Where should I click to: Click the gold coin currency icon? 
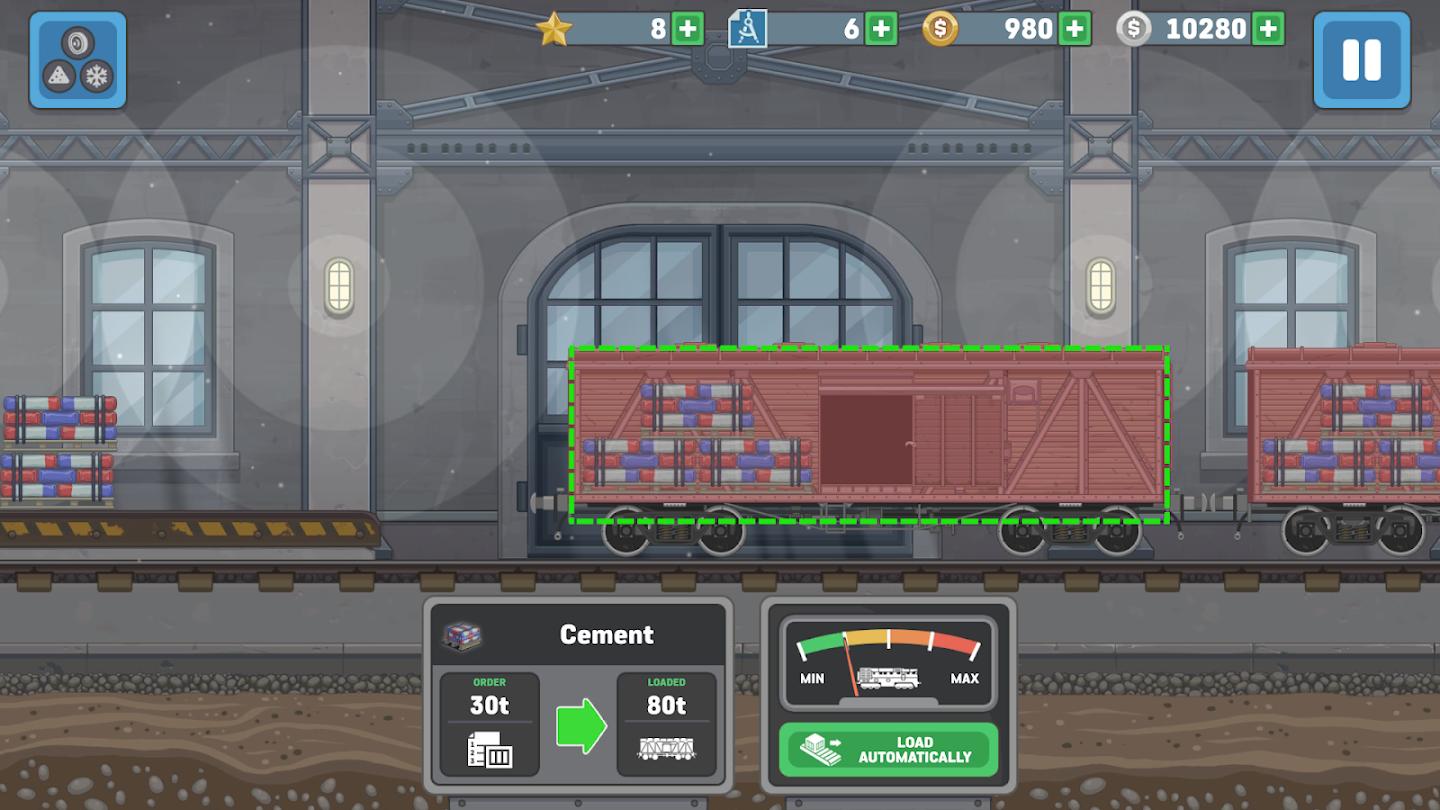941,29
